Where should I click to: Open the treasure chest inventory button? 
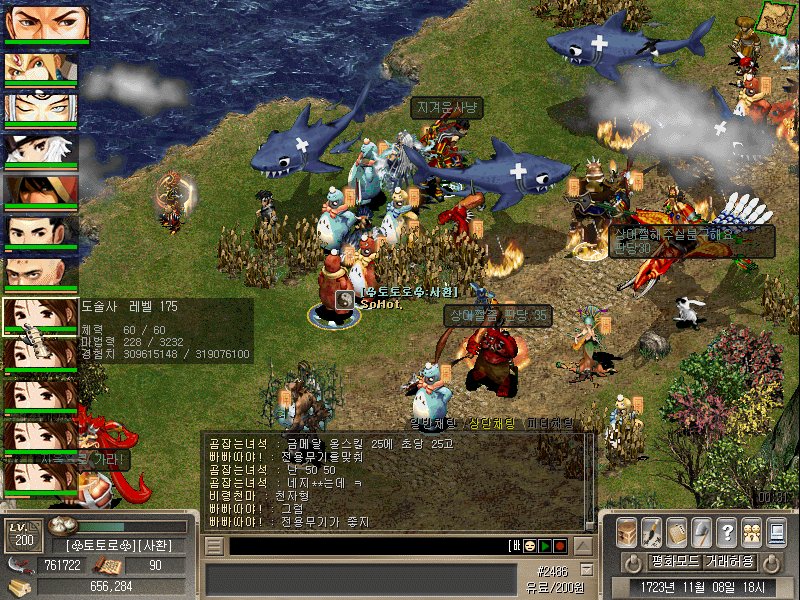[x=627, y=532]
